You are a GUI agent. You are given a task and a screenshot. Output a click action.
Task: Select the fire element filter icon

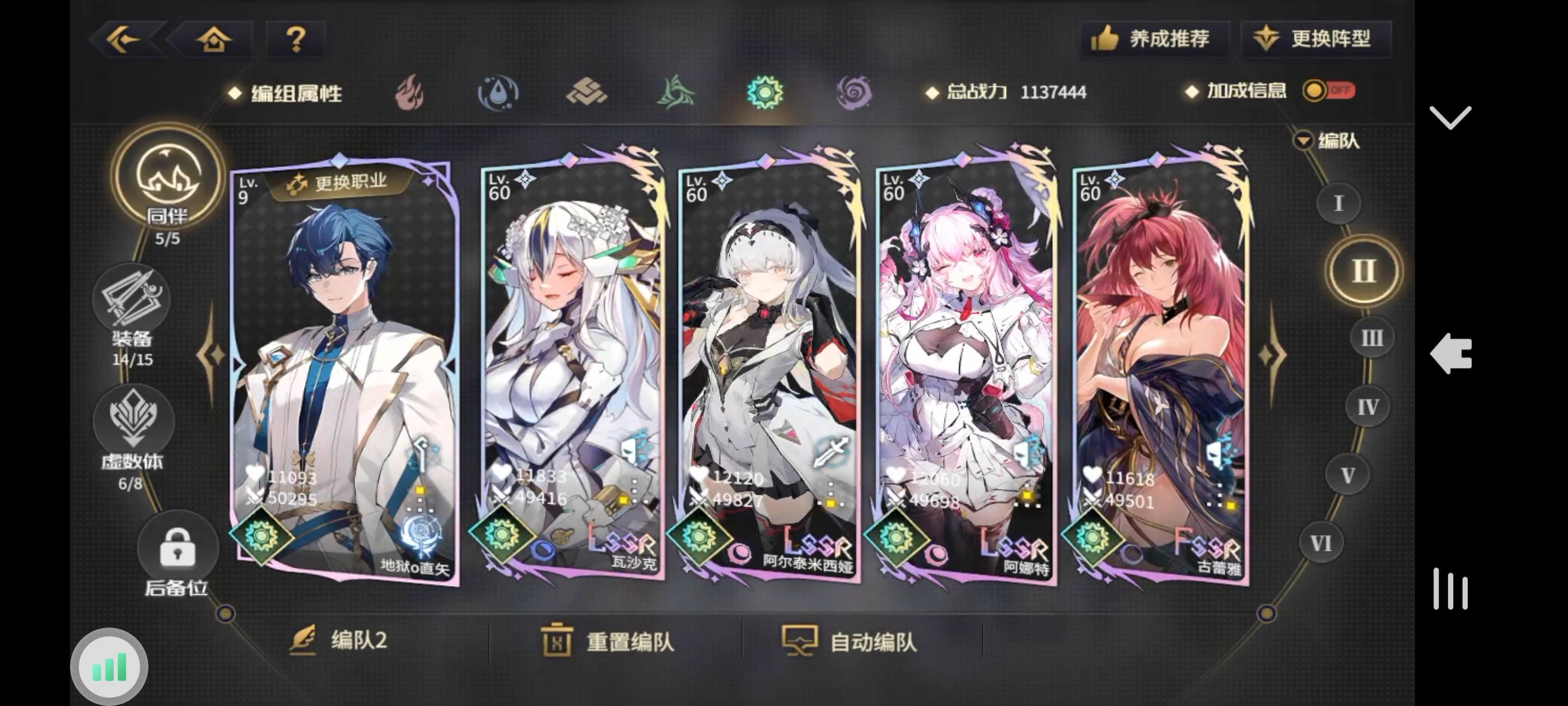409,91
